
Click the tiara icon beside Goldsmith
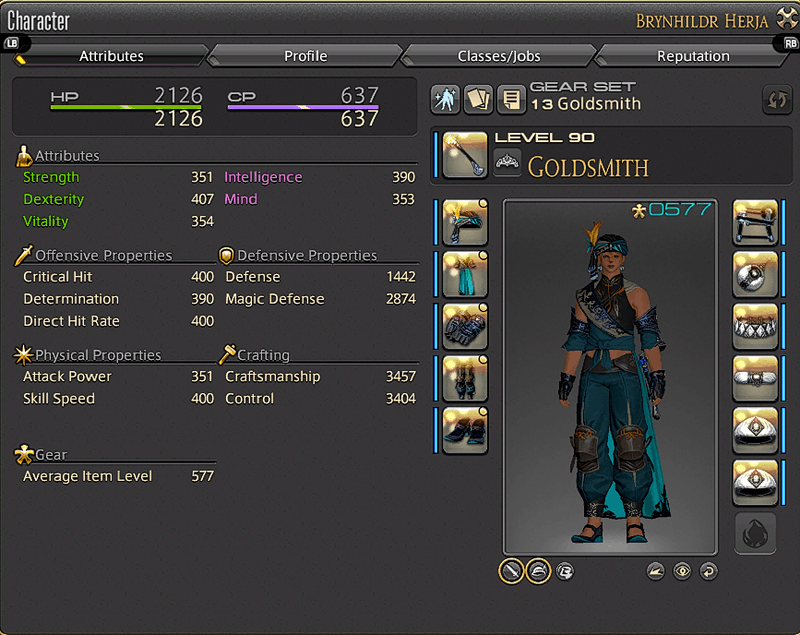[508, 162]
